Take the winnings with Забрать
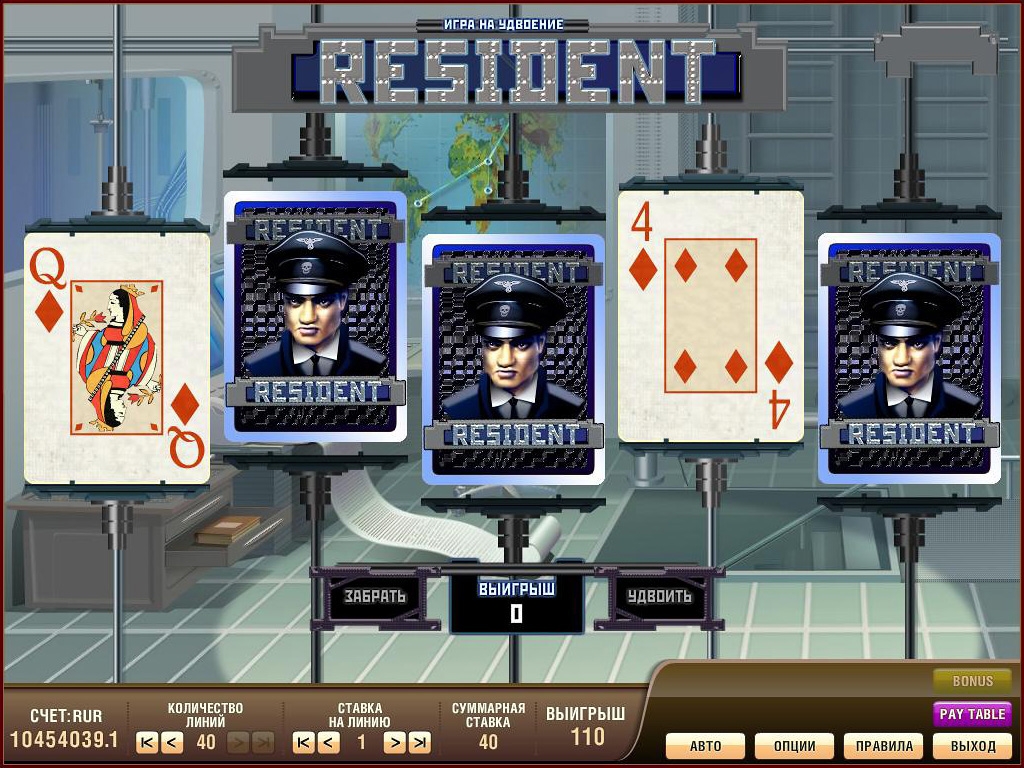 (x=375, y=596)
